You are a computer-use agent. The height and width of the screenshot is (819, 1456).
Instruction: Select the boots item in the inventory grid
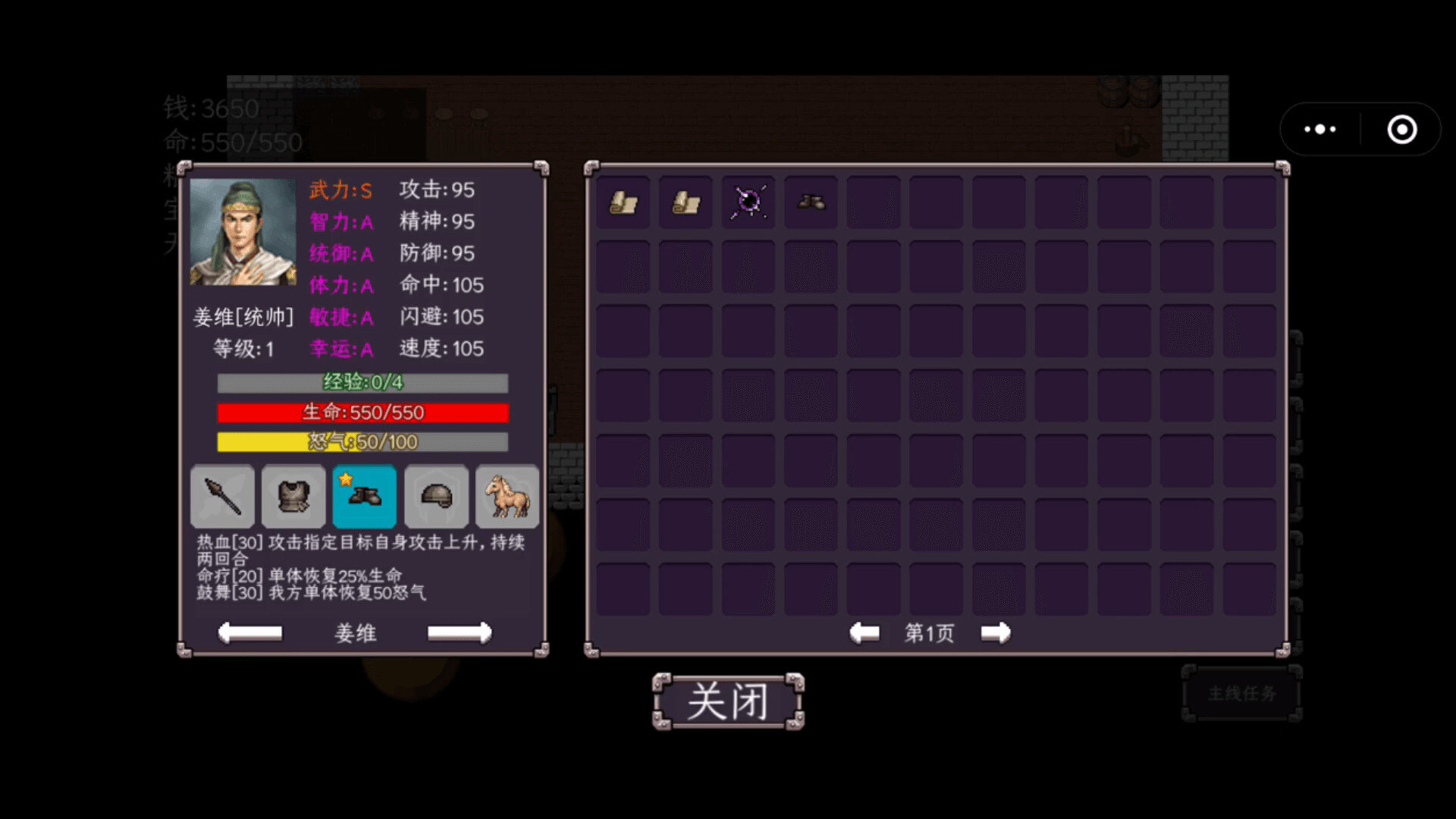pyautogui.click(x=811, y=202)
